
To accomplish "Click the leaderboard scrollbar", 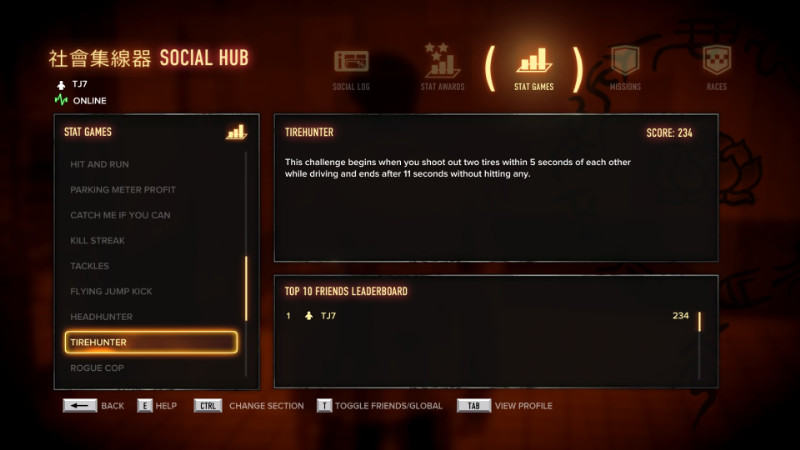I will [699, 322].
